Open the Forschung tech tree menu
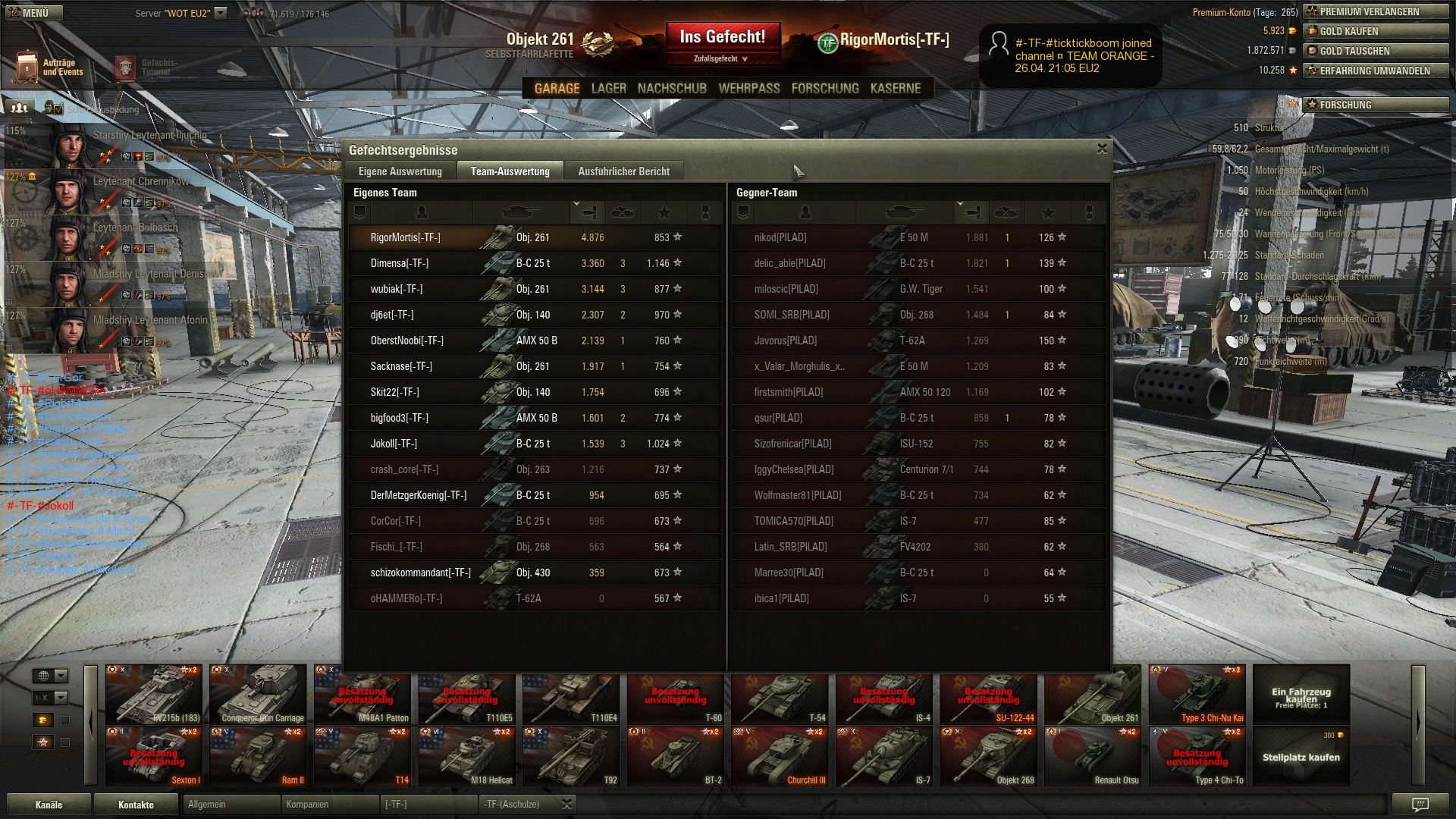This screenshot has width=1456, height=819. coord(825,89)
